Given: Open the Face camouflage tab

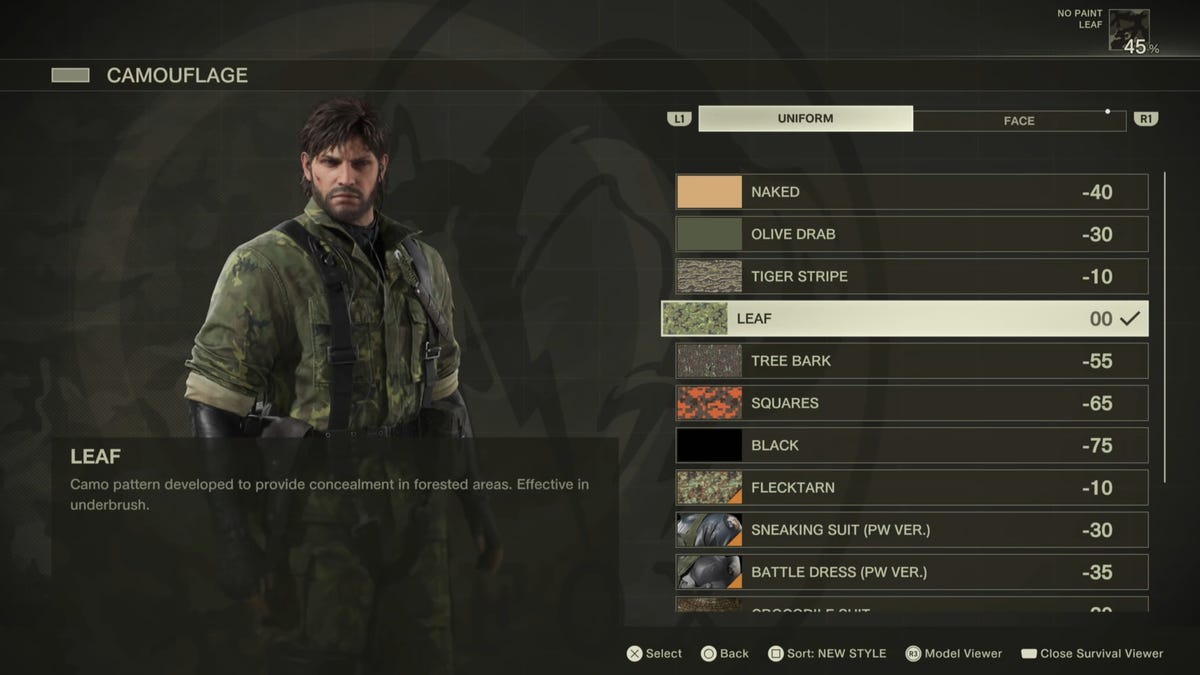Looking at the screenshot, I should (1019, 121).
